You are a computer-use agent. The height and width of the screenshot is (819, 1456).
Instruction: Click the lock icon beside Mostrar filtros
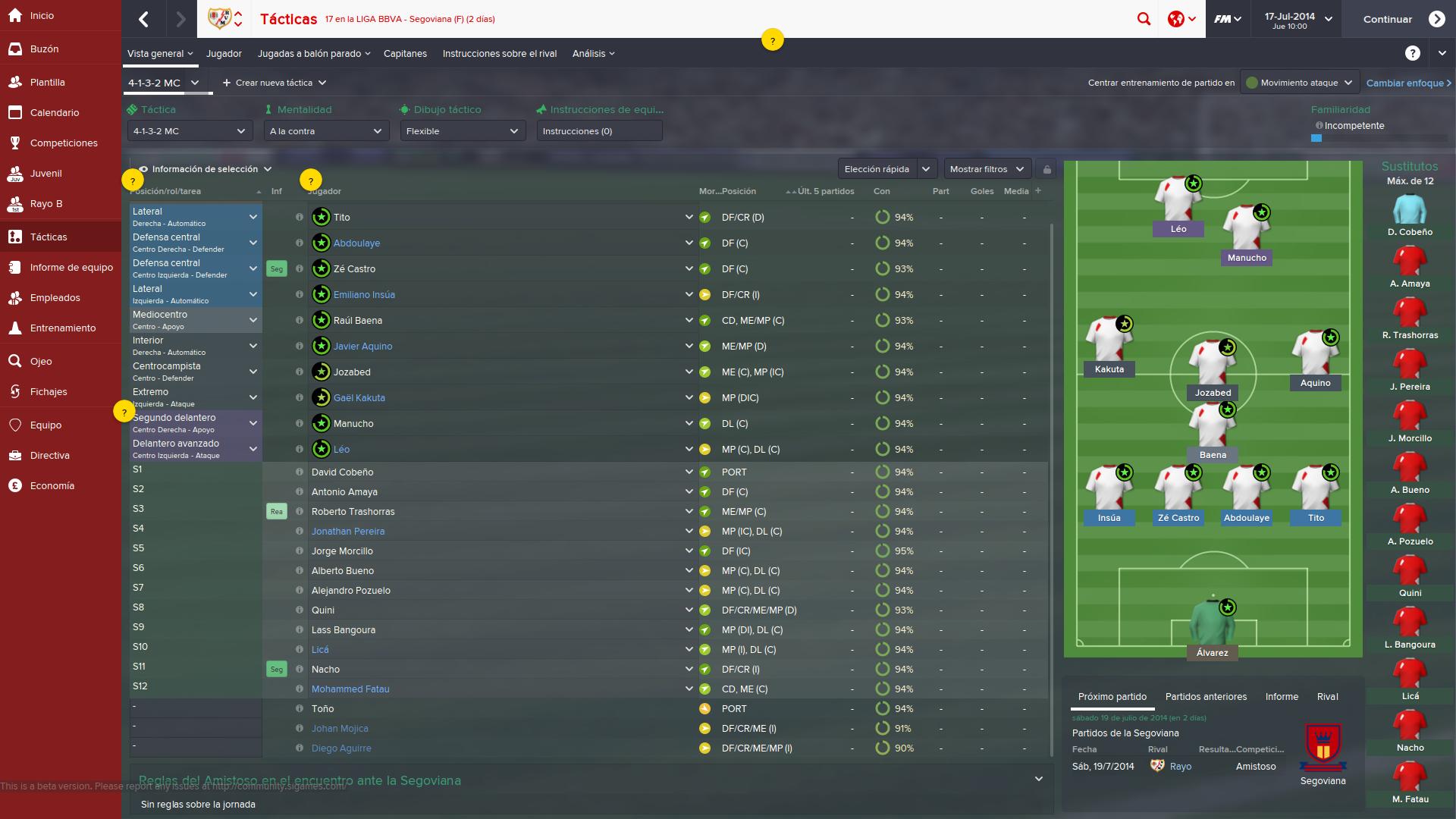[1047, 168]
